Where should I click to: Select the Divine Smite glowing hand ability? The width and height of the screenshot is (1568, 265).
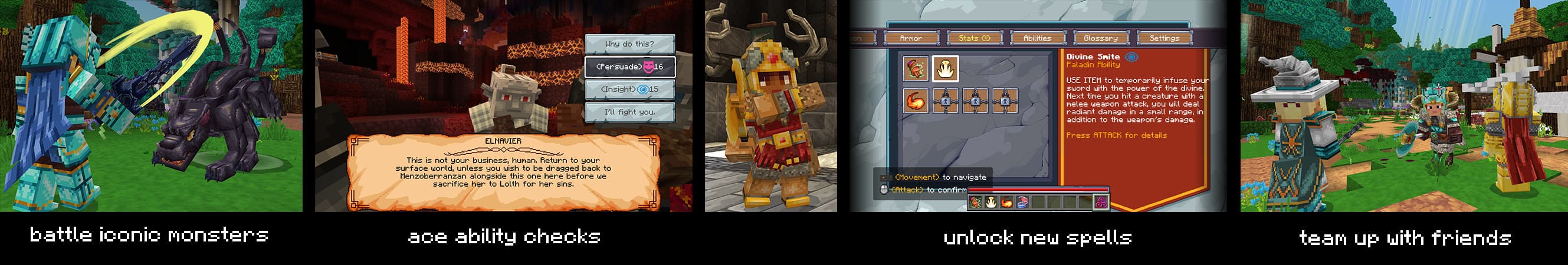[946, 69]
